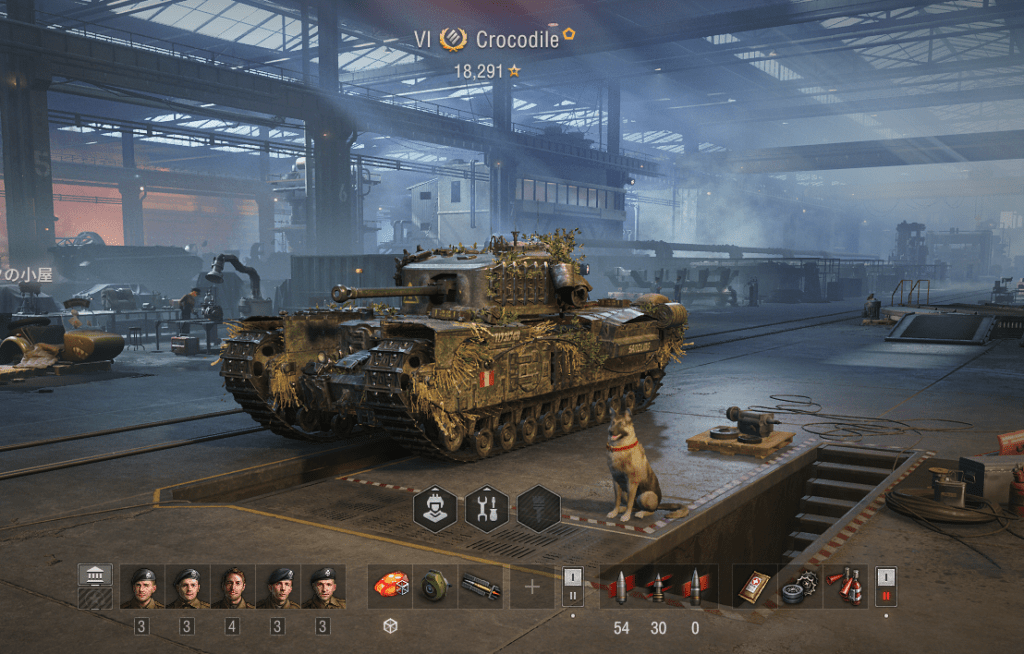Open the wrench and screwdriver hexagon button
This screenshot has width=1024, height=654.
tap(487, 508)
